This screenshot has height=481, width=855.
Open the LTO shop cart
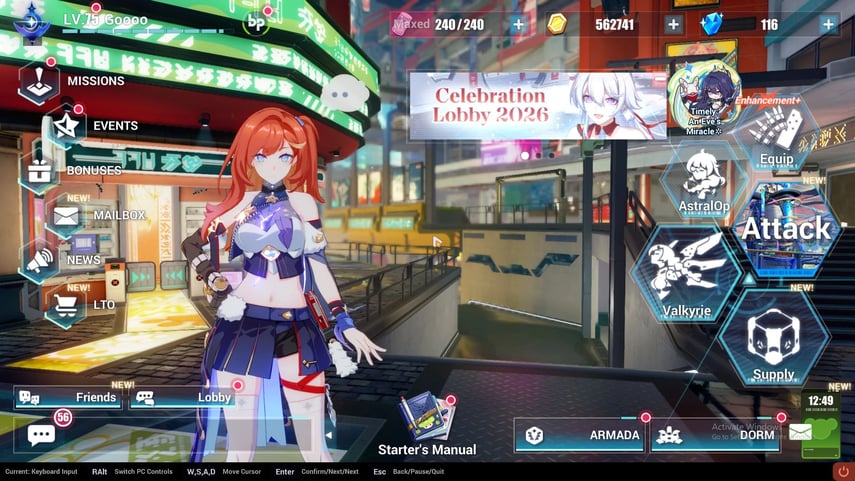[67, 304]
